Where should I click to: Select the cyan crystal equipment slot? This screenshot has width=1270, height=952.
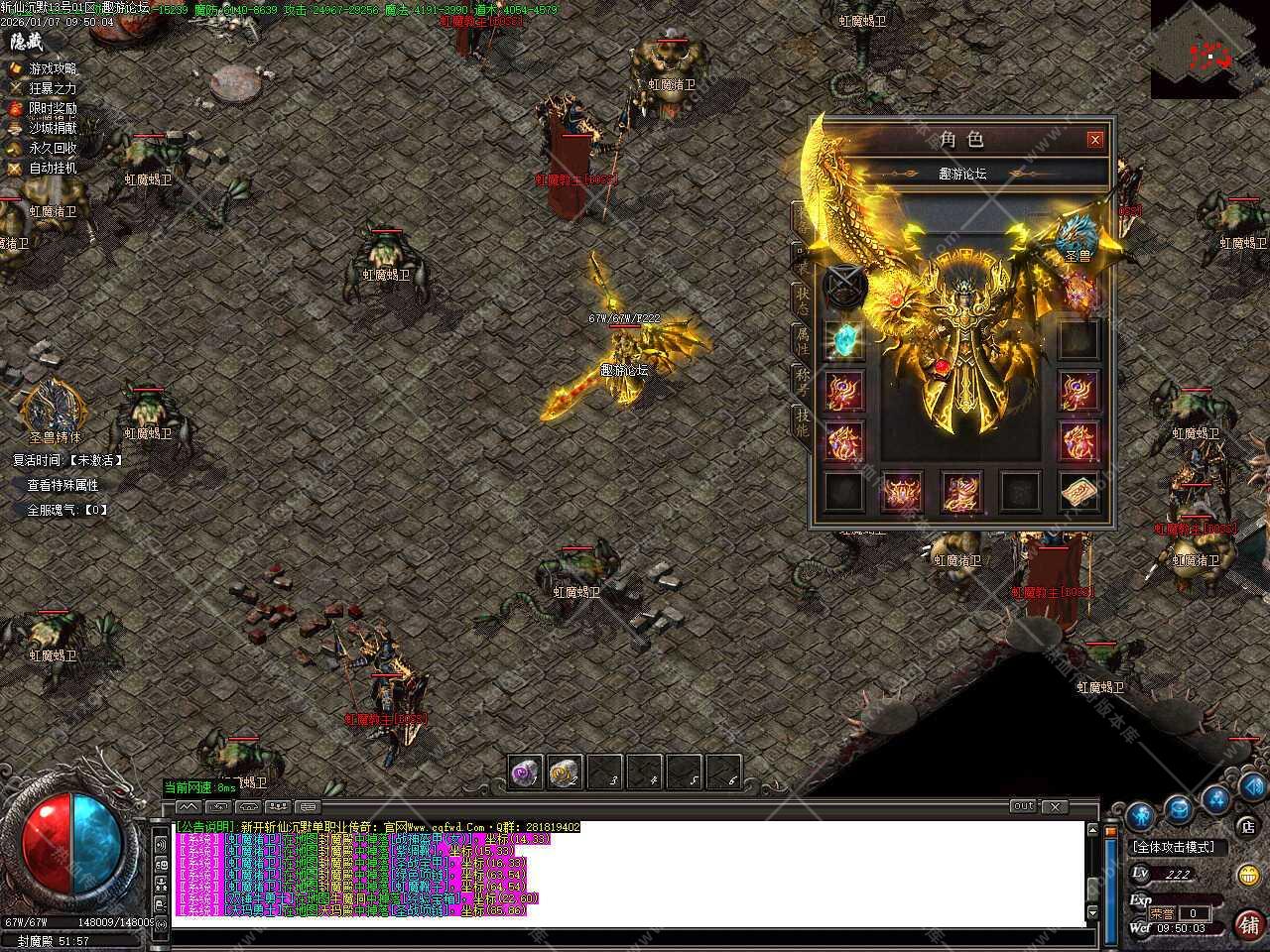pyautogui.click(x=843, y=341)
